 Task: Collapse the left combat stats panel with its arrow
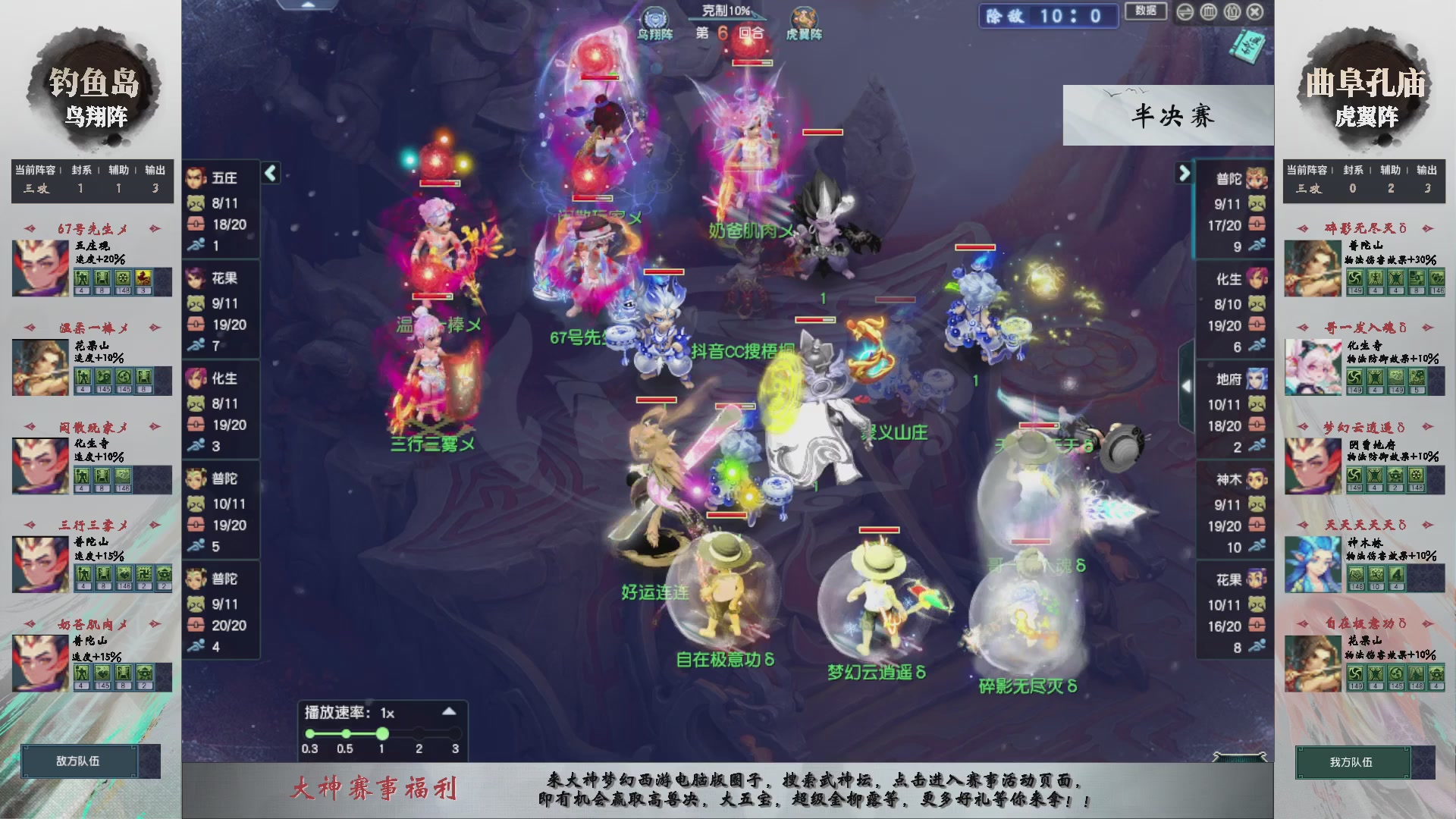[x=269, y=173]
